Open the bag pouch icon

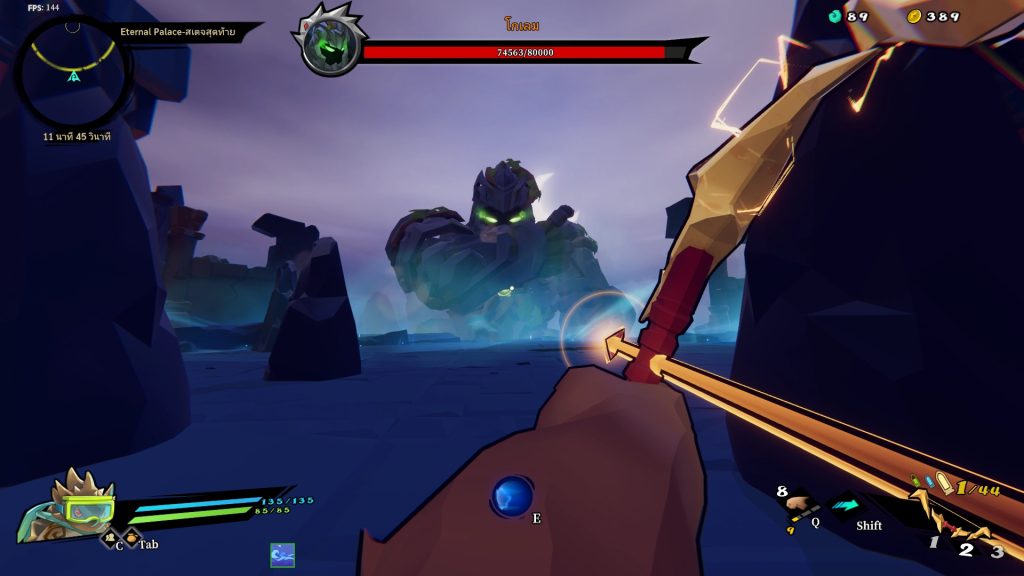click(131, 538)
